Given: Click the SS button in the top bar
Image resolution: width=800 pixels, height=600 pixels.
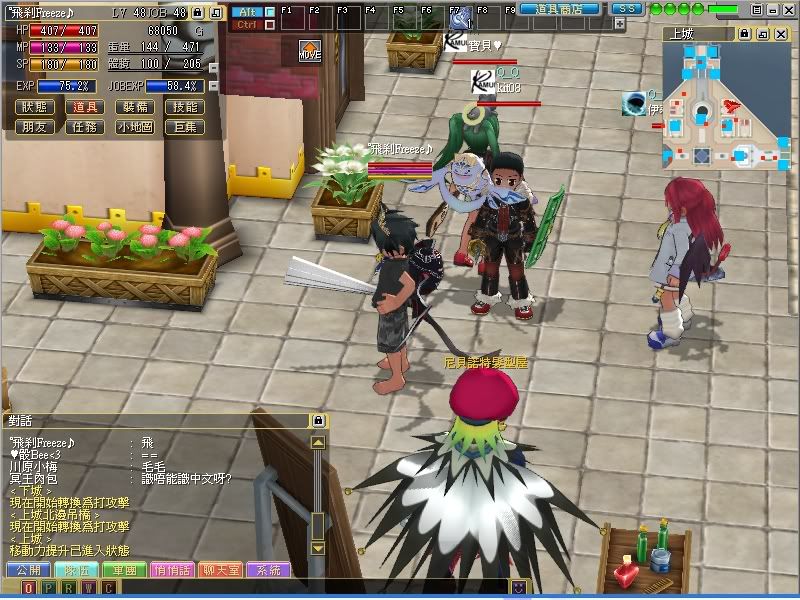Looking at the screenshot, I should (626, 9).
